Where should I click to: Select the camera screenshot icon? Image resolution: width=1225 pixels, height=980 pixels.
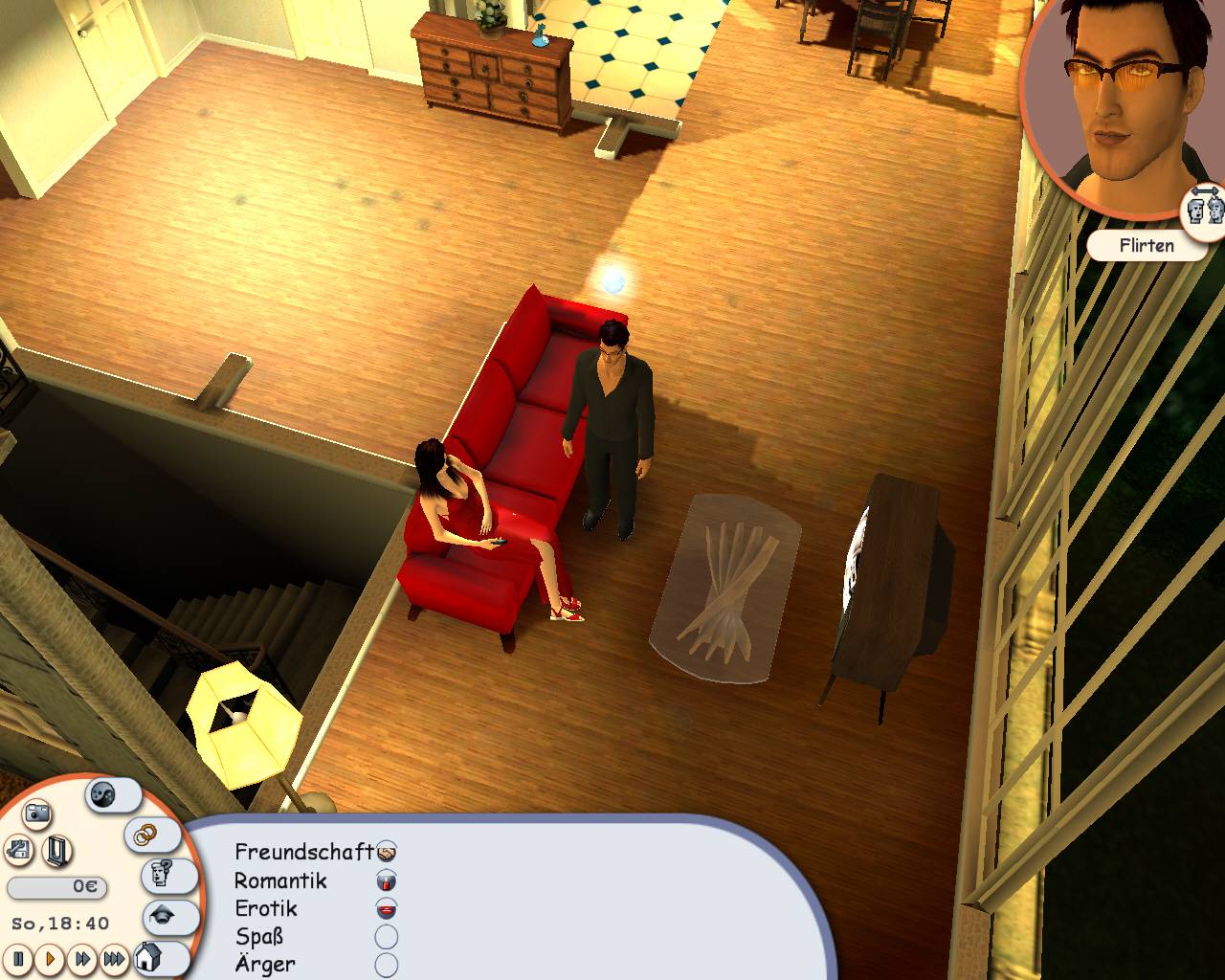[x=36, y=813]
